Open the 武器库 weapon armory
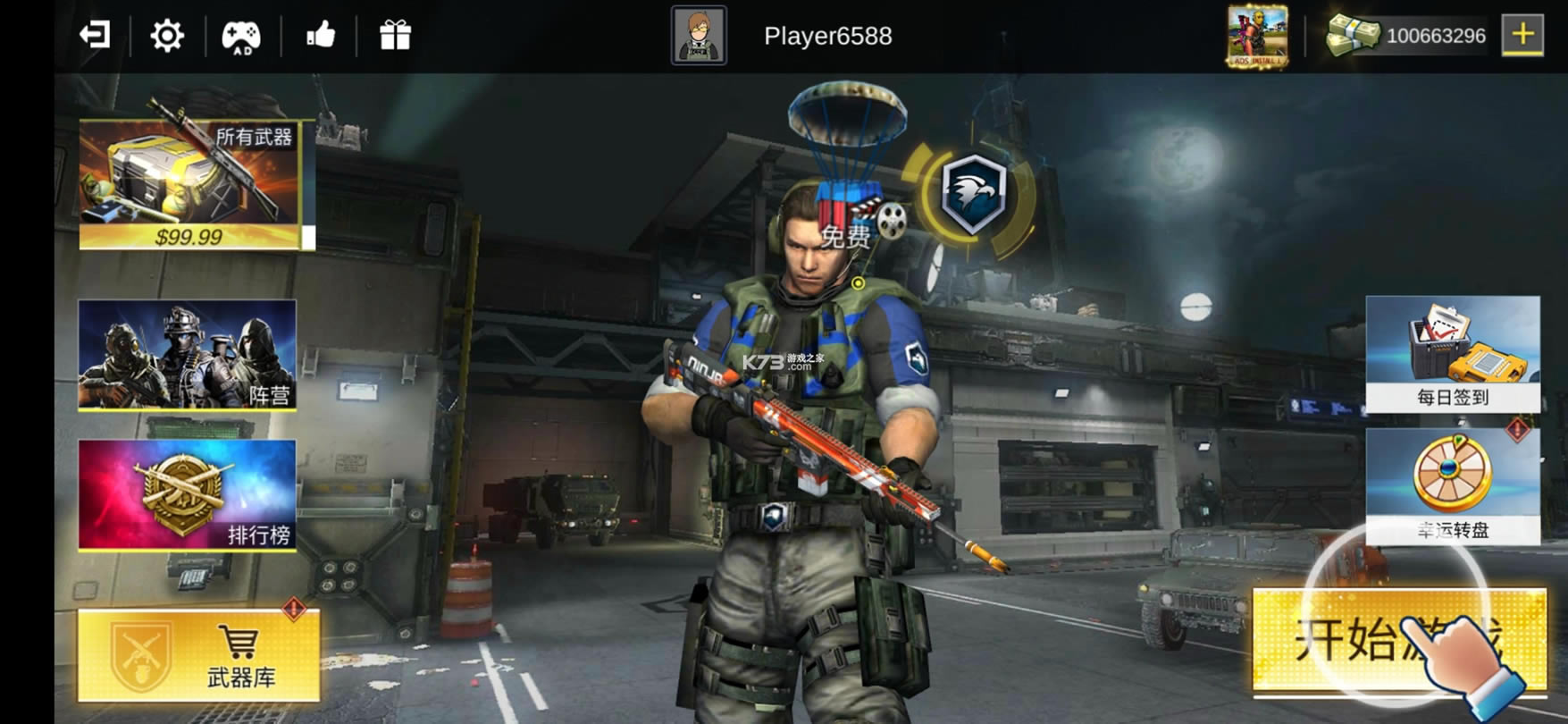The image size is (1568, 724). click(199, 655)
